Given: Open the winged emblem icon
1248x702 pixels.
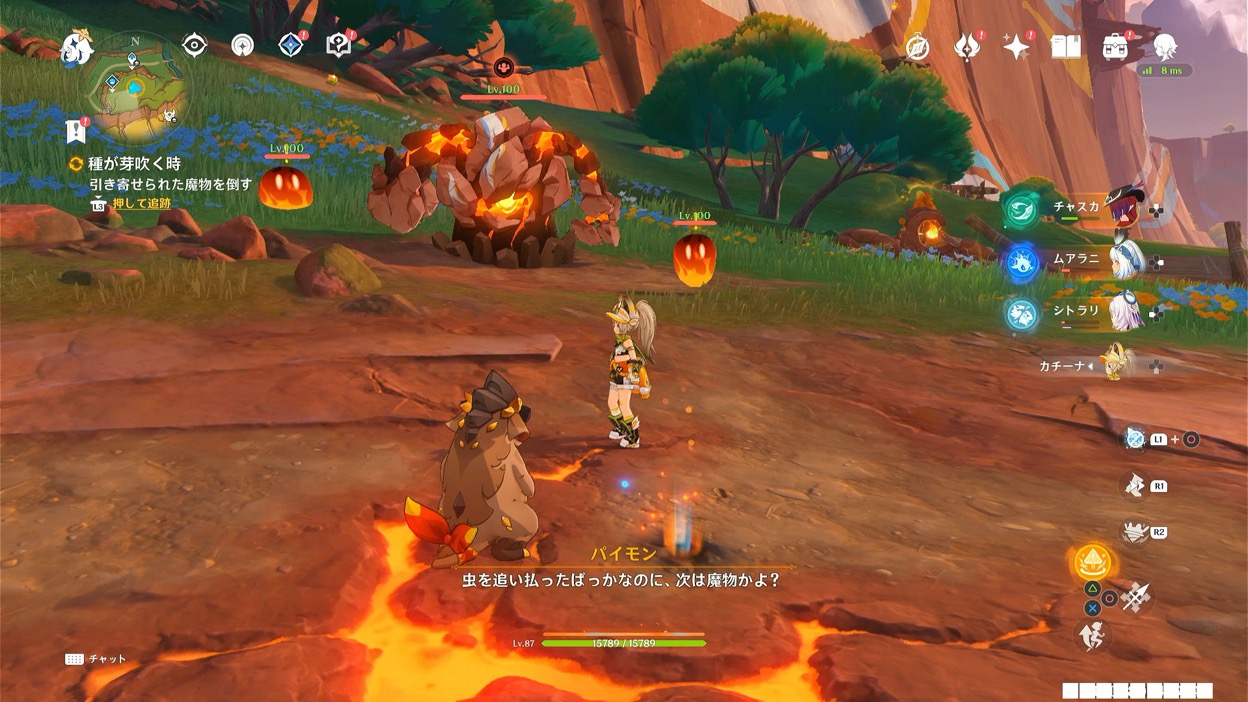Looking at the screenshot, I should [x=967, y=47].
